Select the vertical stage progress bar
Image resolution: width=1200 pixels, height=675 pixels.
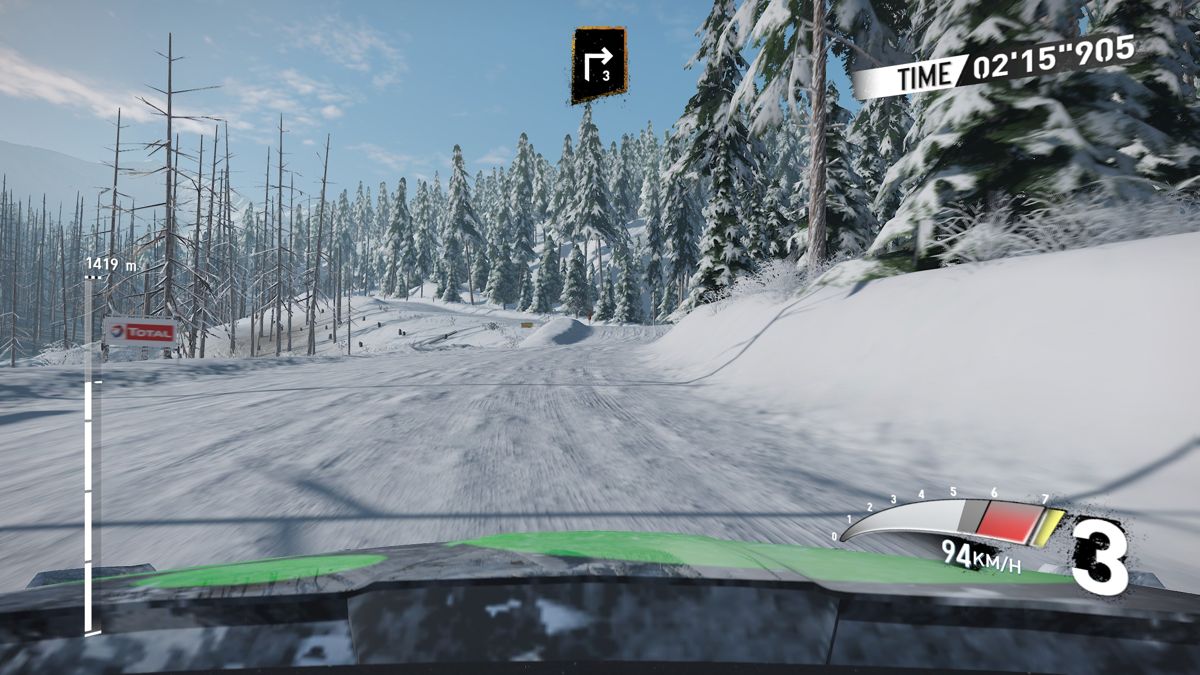90,455
